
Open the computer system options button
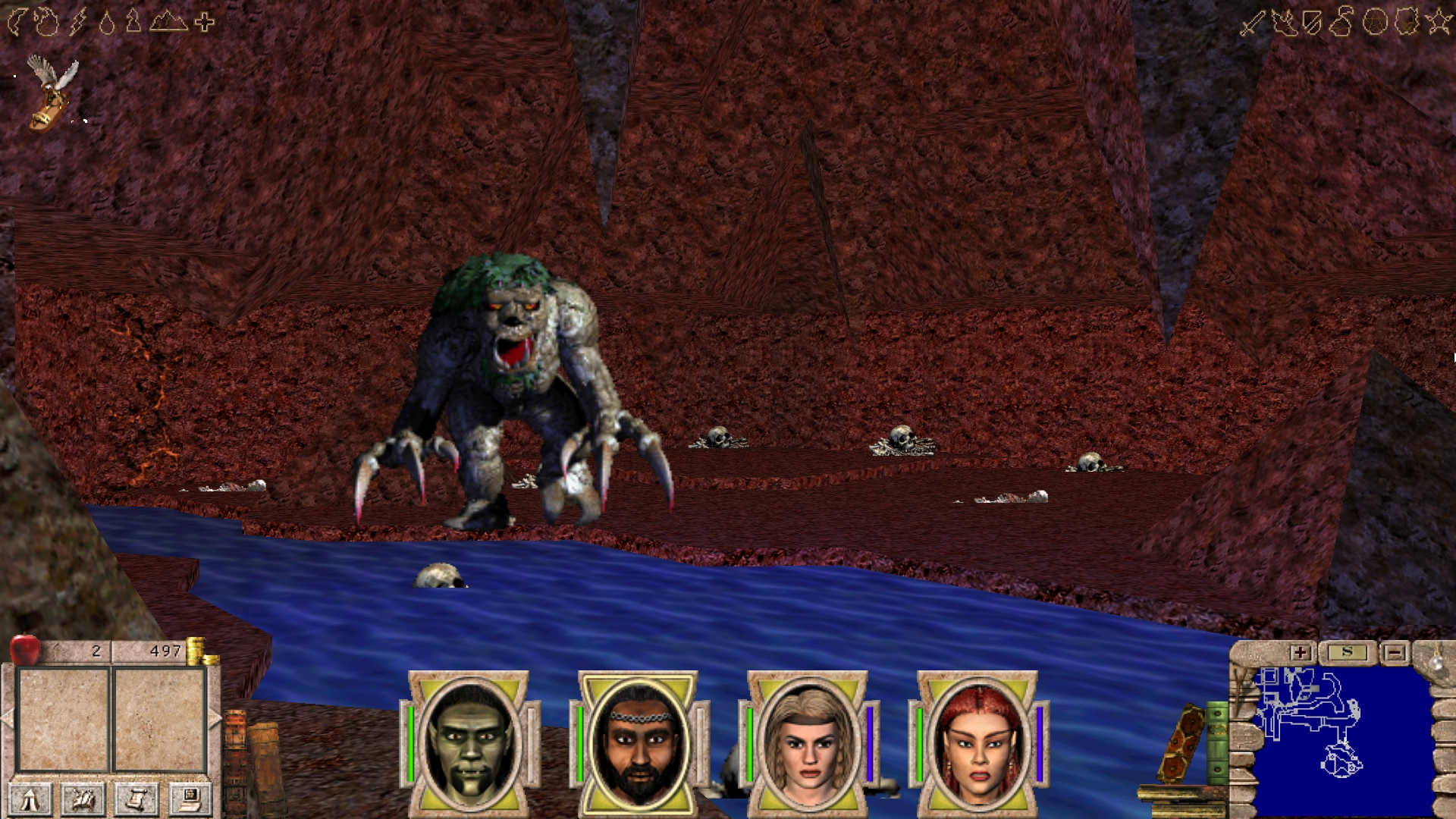189,799
